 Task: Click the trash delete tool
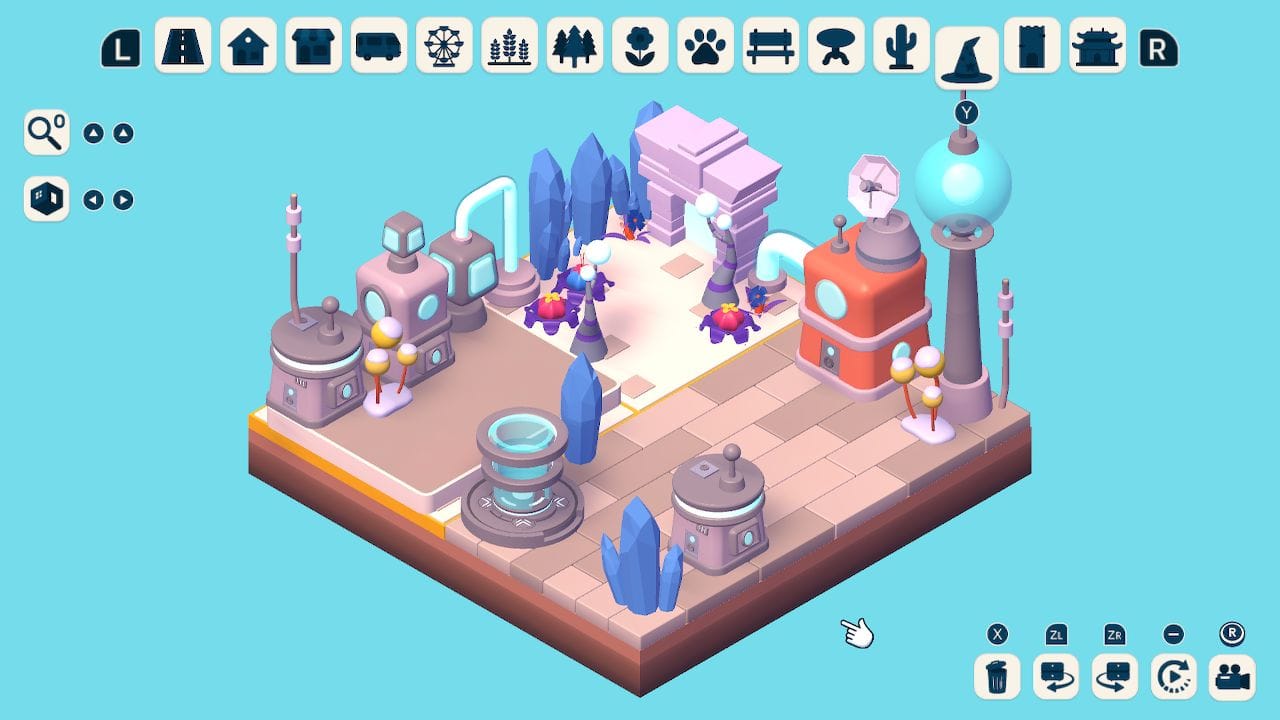coord(997,676)
